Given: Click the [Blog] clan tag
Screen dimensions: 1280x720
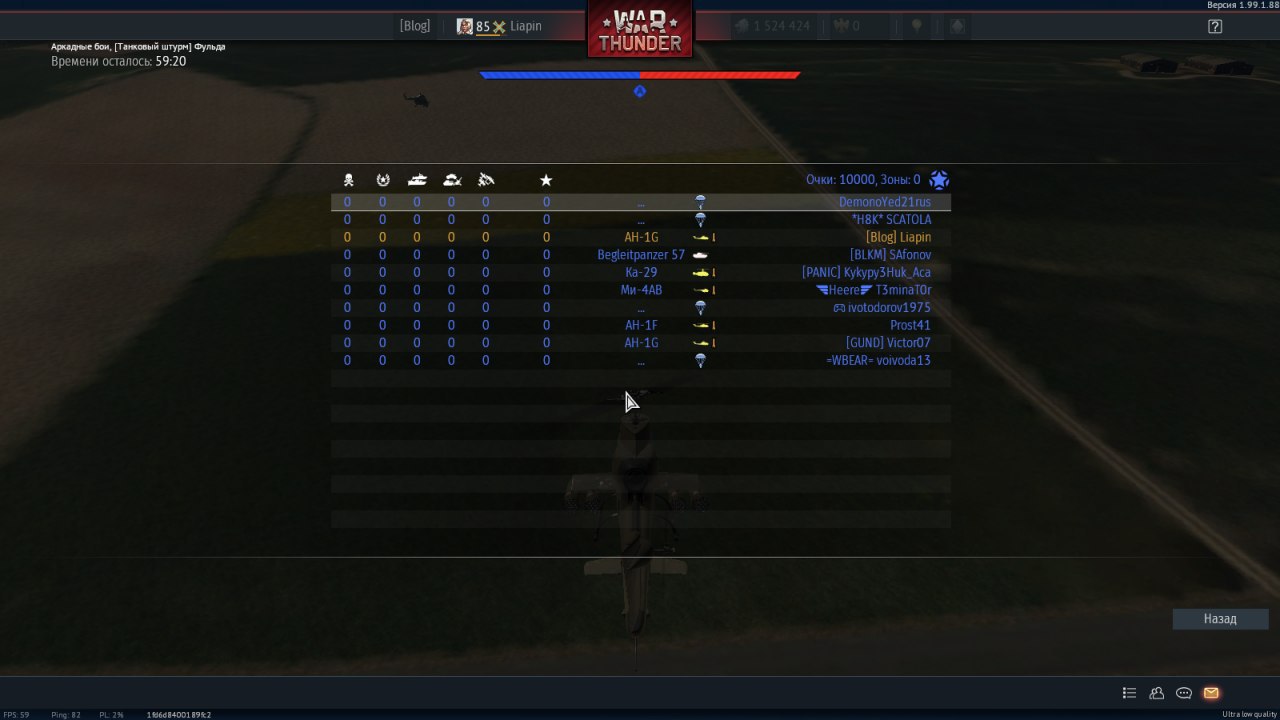Looking at the screenshot, I should coord(415,26).
